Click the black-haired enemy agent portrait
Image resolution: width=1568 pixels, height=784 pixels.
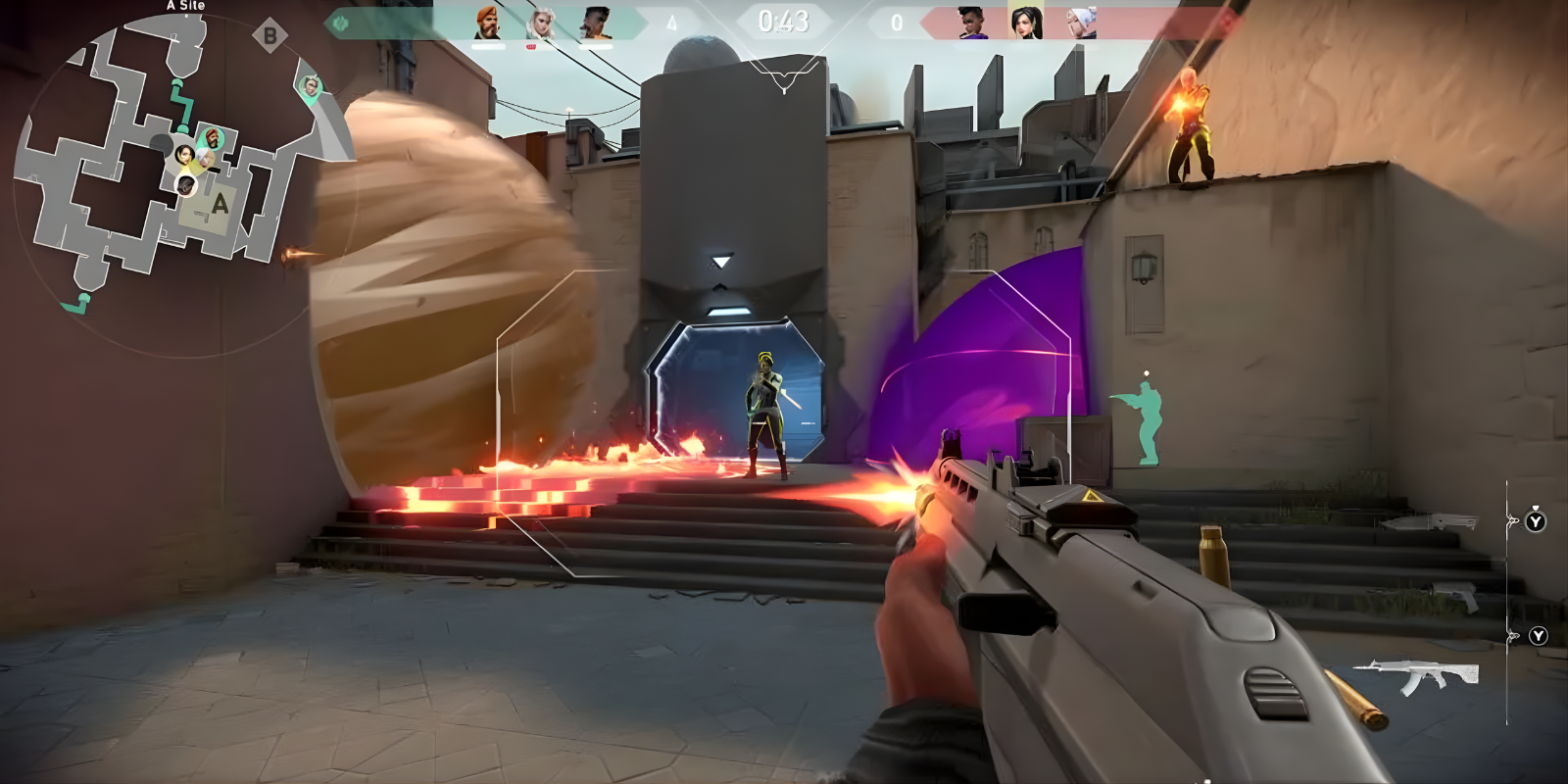(1026, 23)
